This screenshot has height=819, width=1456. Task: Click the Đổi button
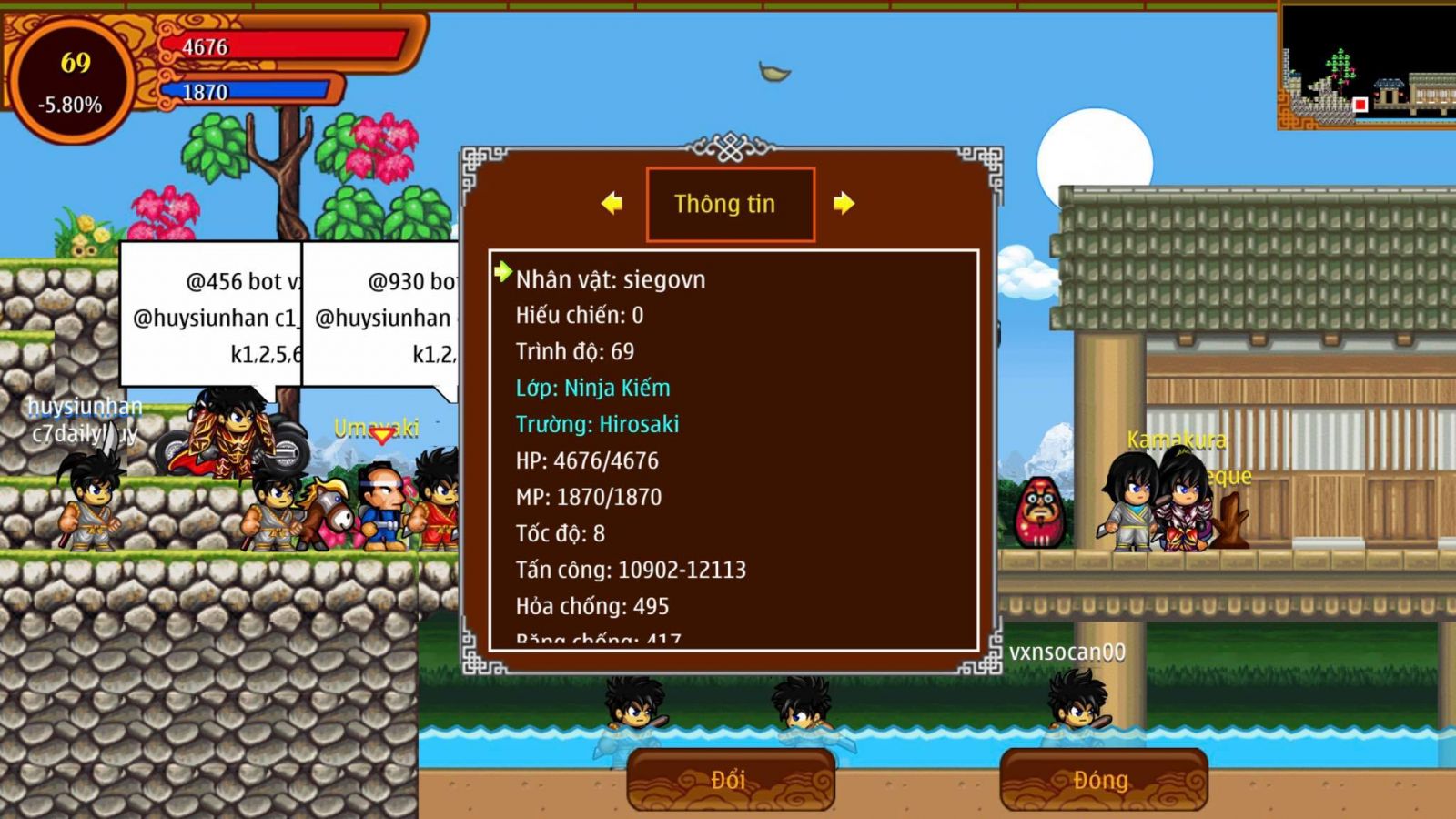(x=730, y=780)
